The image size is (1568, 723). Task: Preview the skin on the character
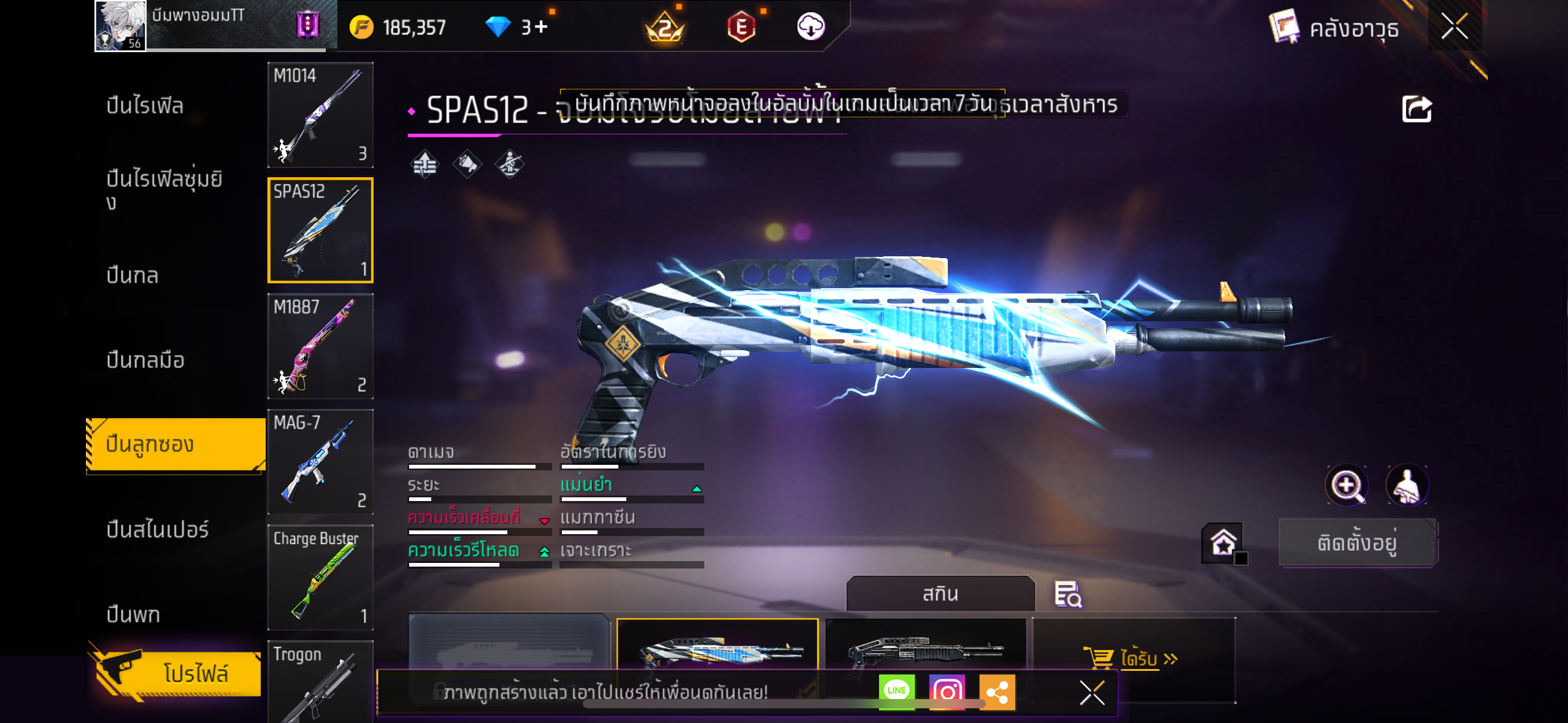(1407, 486)
